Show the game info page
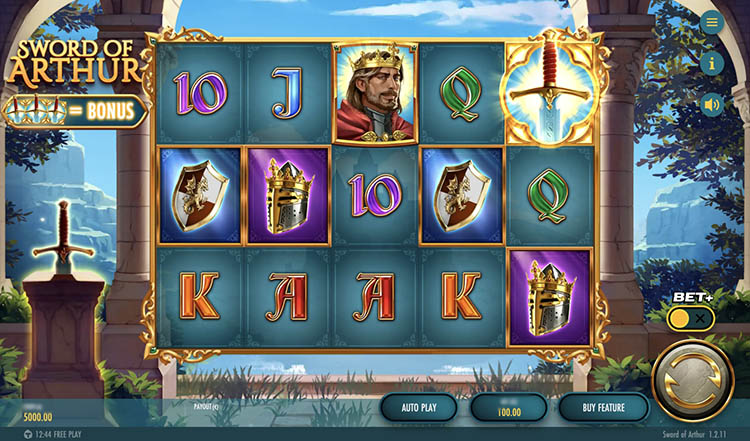This screenshot has width=750, height=441. (x=712, y=64)
